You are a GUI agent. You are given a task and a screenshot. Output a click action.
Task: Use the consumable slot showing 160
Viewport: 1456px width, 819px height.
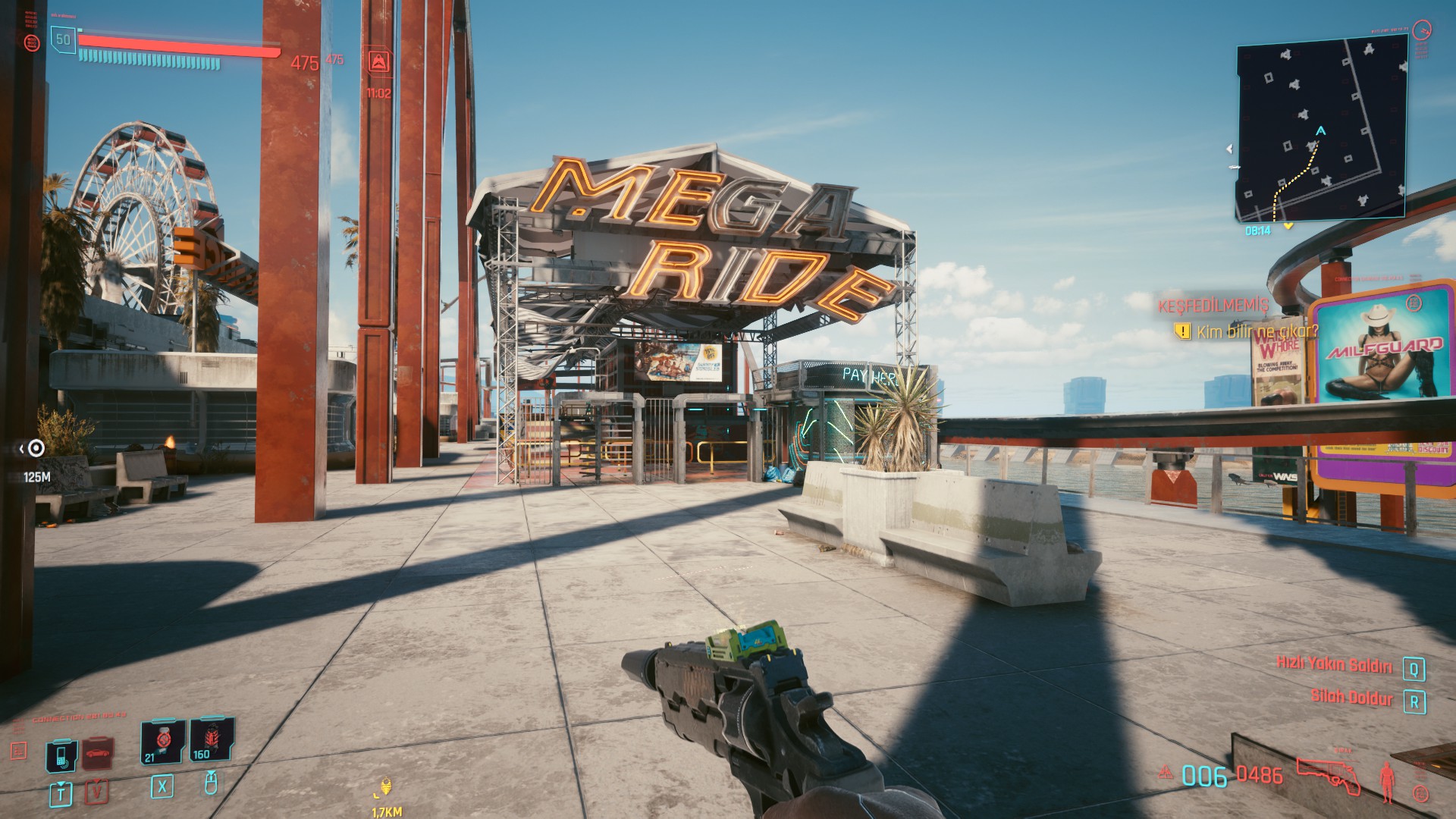pos(210,739)
